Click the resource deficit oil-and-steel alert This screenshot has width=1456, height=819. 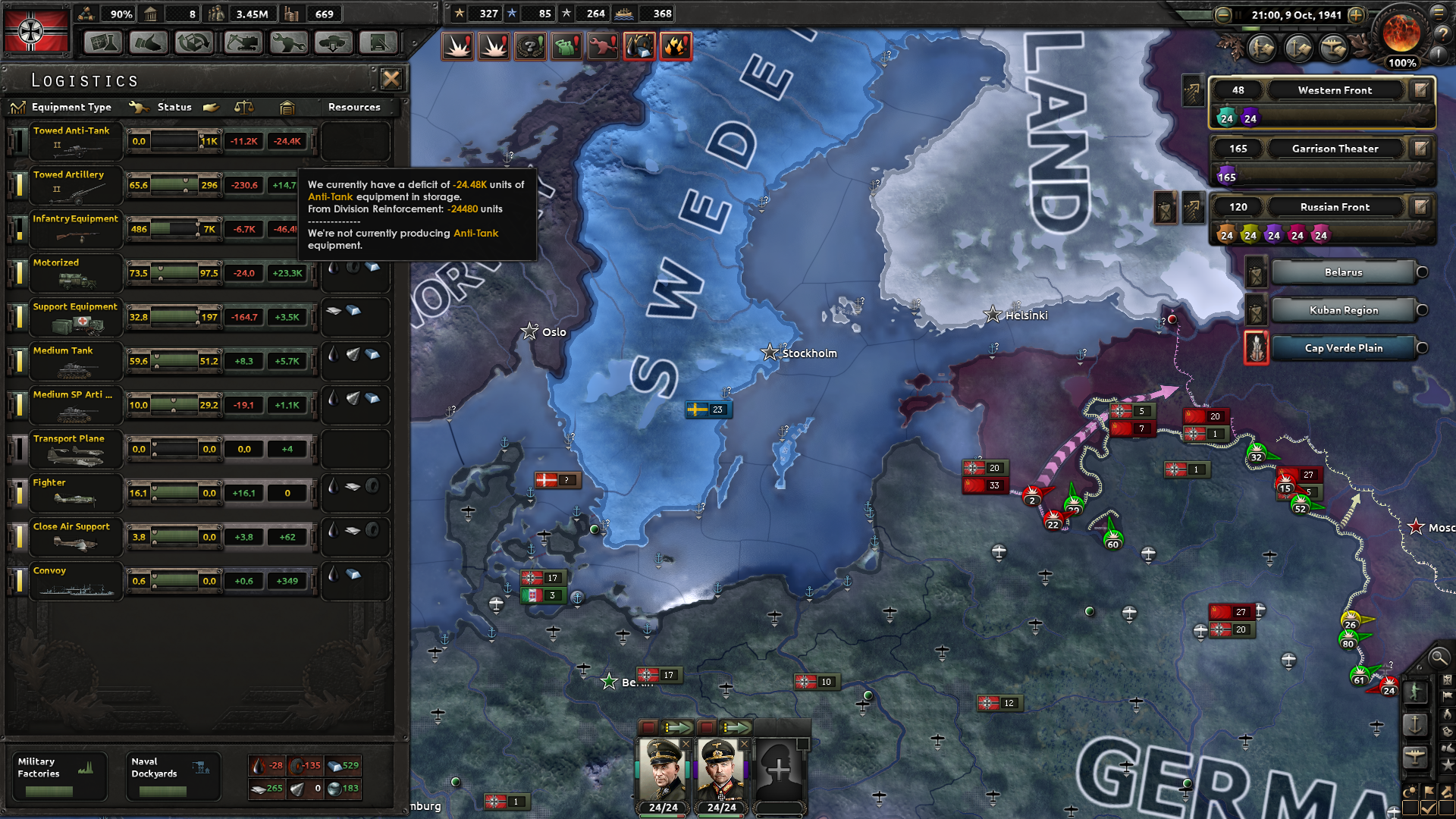click(x=639, y=45)
